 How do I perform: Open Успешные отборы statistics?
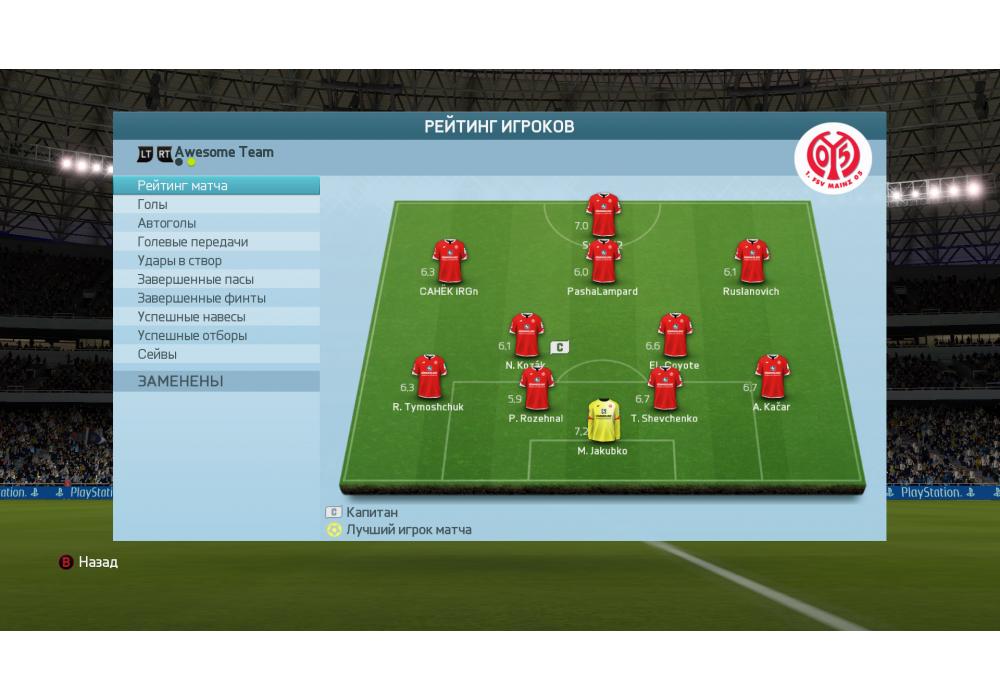(216, 336)
